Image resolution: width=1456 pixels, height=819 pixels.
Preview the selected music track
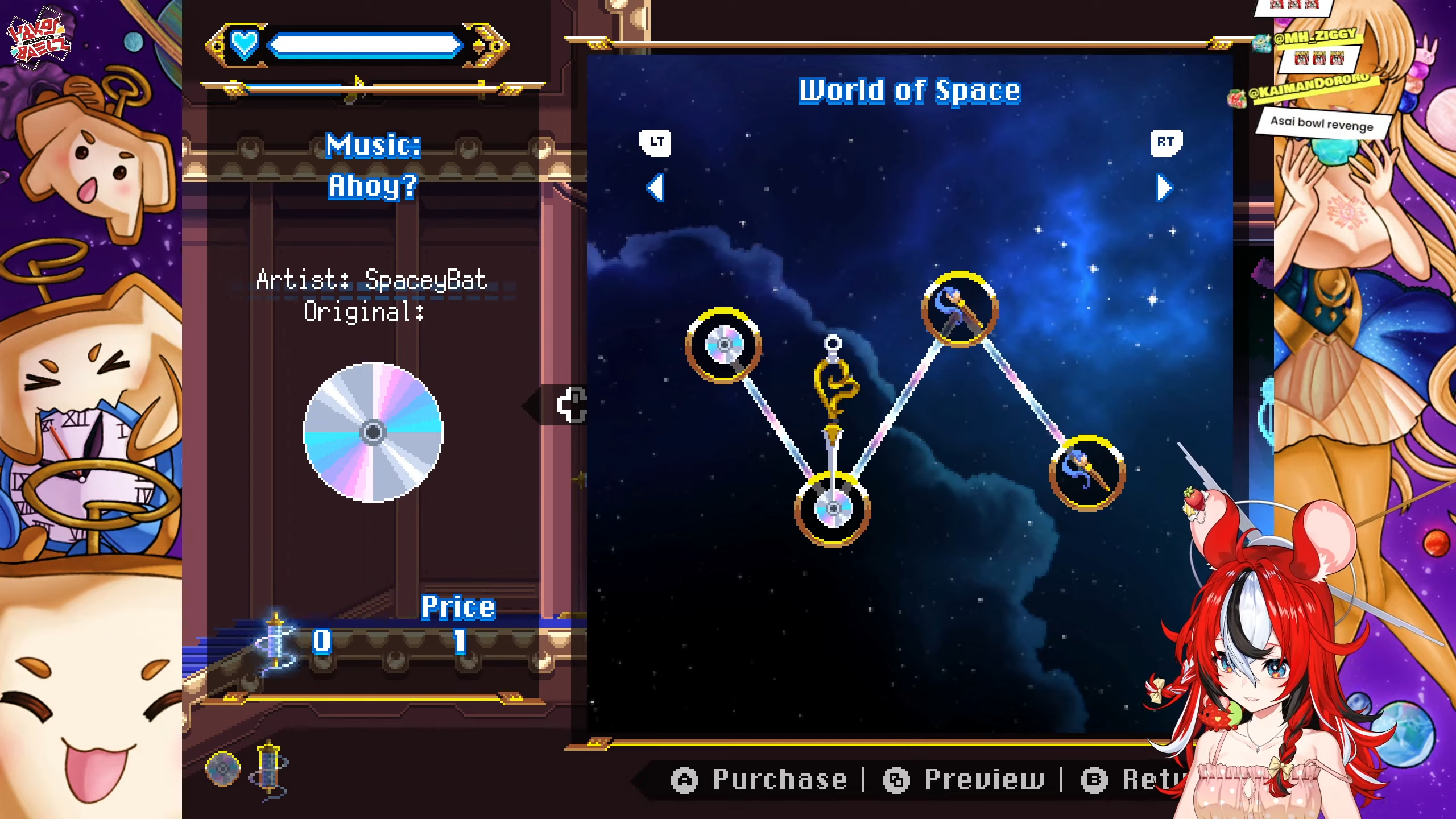(x=965, y=780)
